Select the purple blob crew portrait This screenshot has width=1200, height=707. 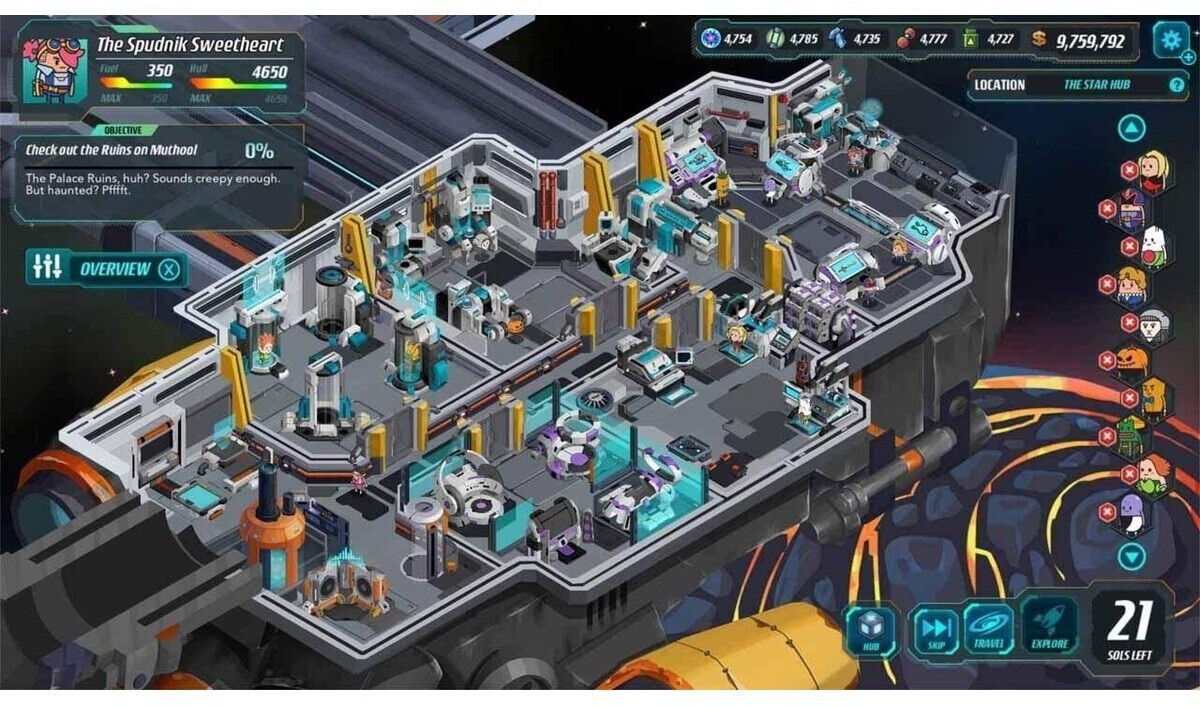(x=1131, y=513)
